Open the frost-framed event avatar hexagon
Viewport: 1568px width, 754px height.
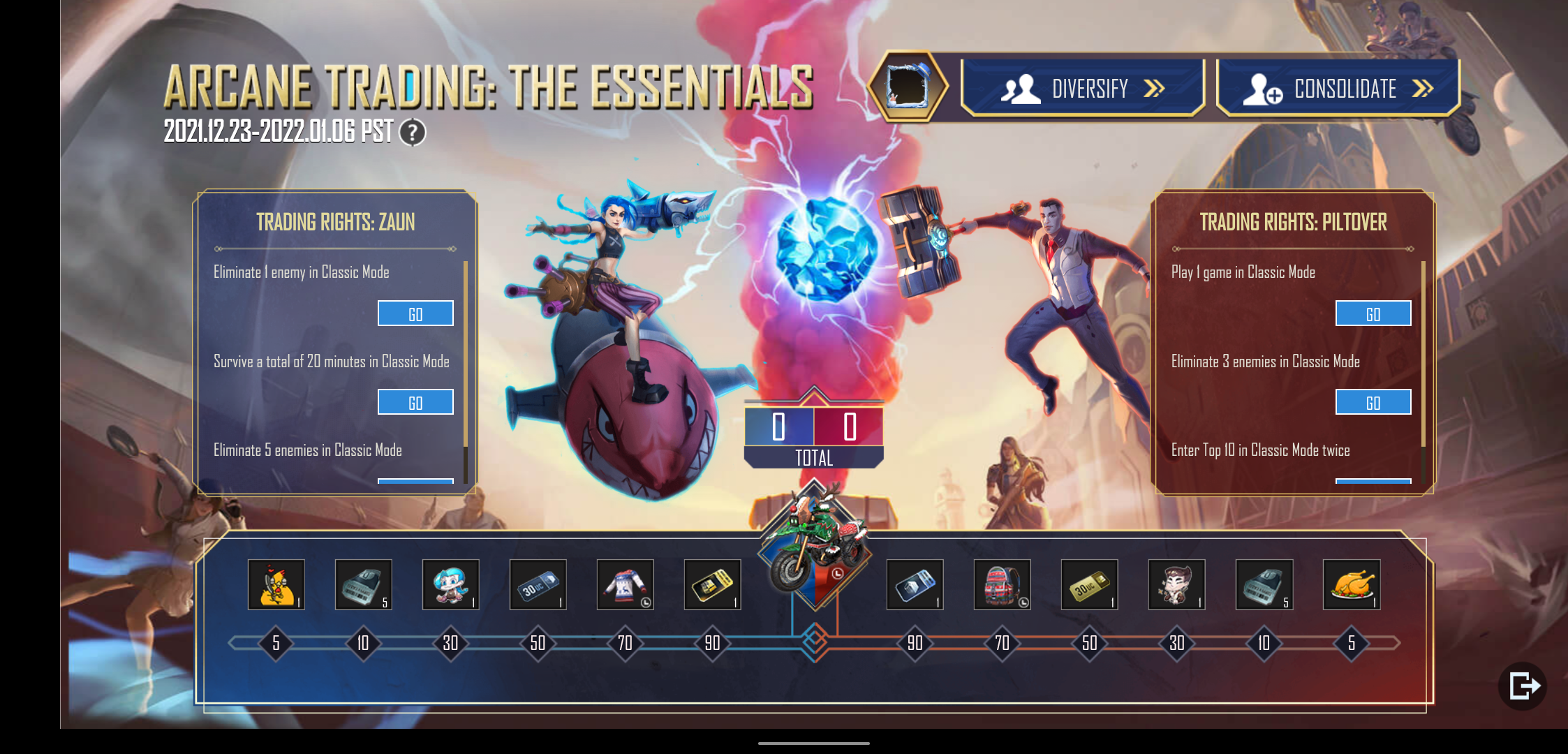click(909, 87)
